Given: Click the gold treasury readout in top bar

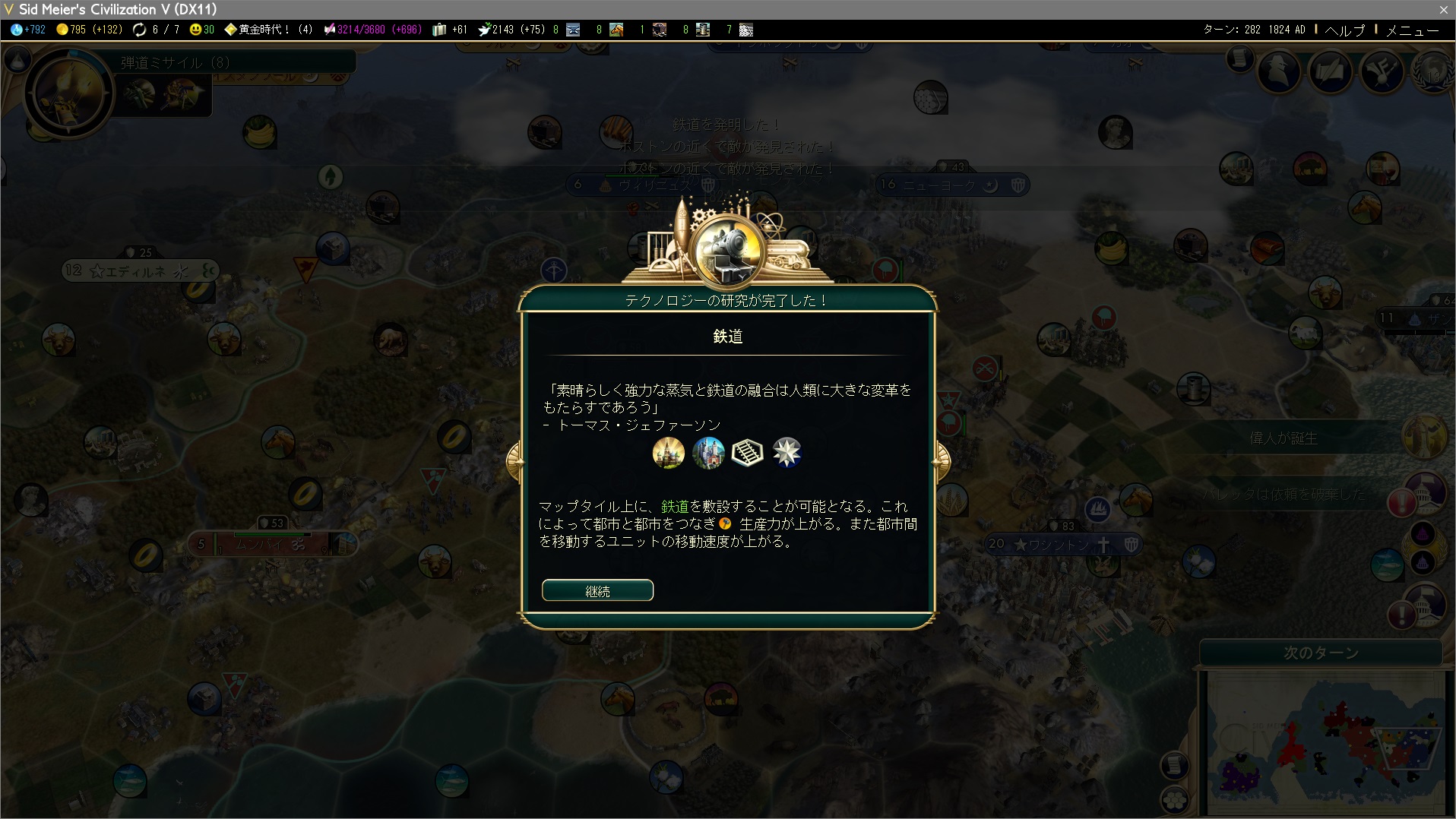Looking at the screenshot, I should [89, 30].
